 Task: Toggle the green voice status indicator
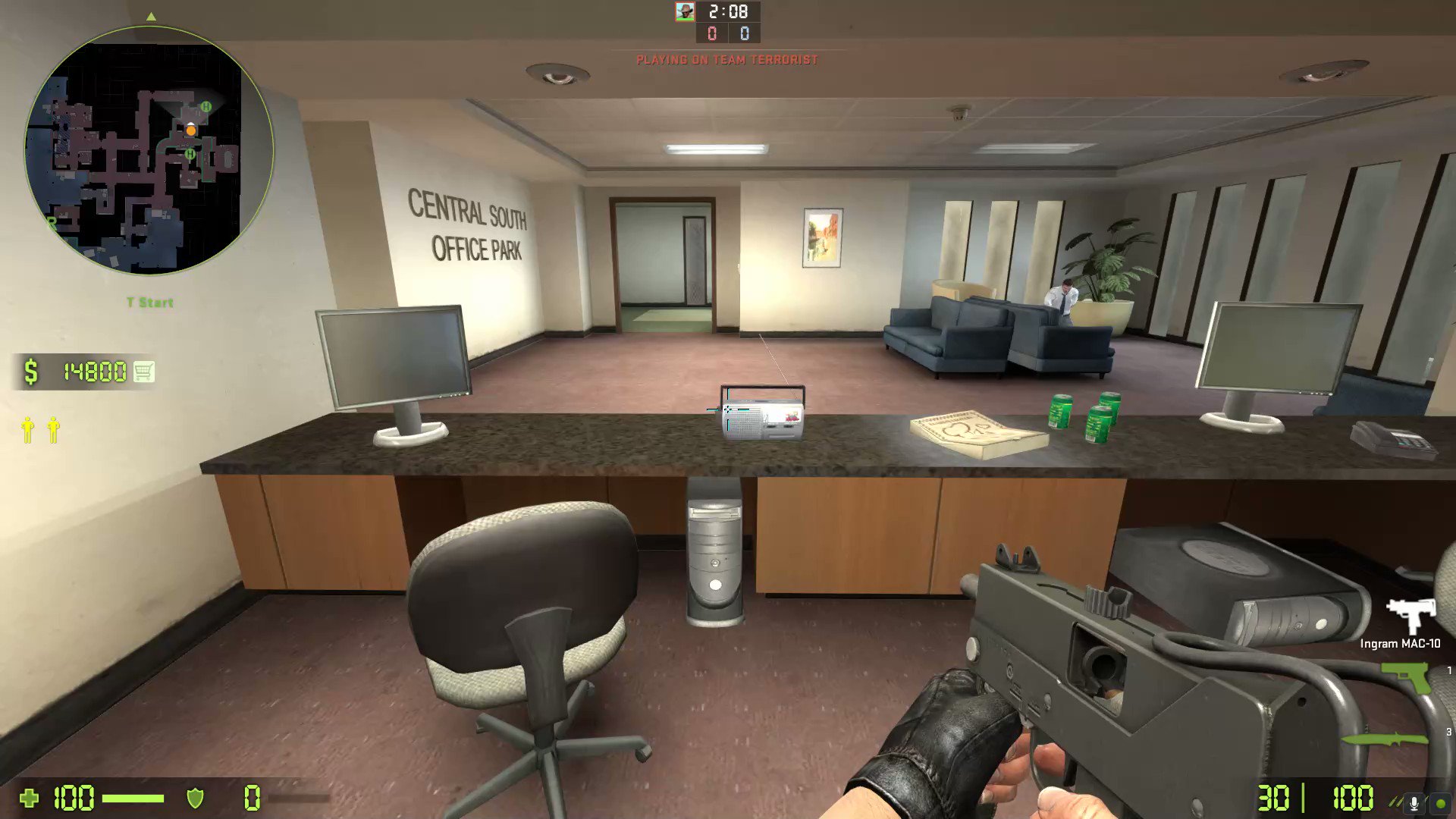1440,802
